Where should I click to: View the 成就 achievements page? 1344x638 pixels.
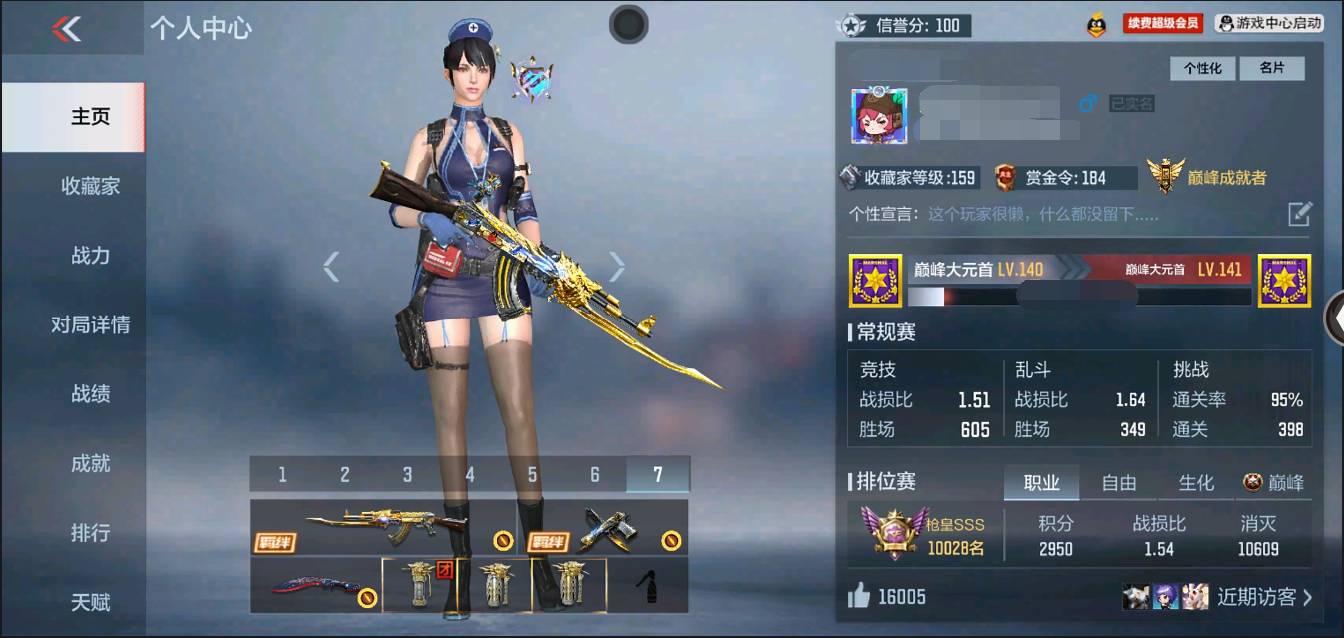[x=90, y=464]
